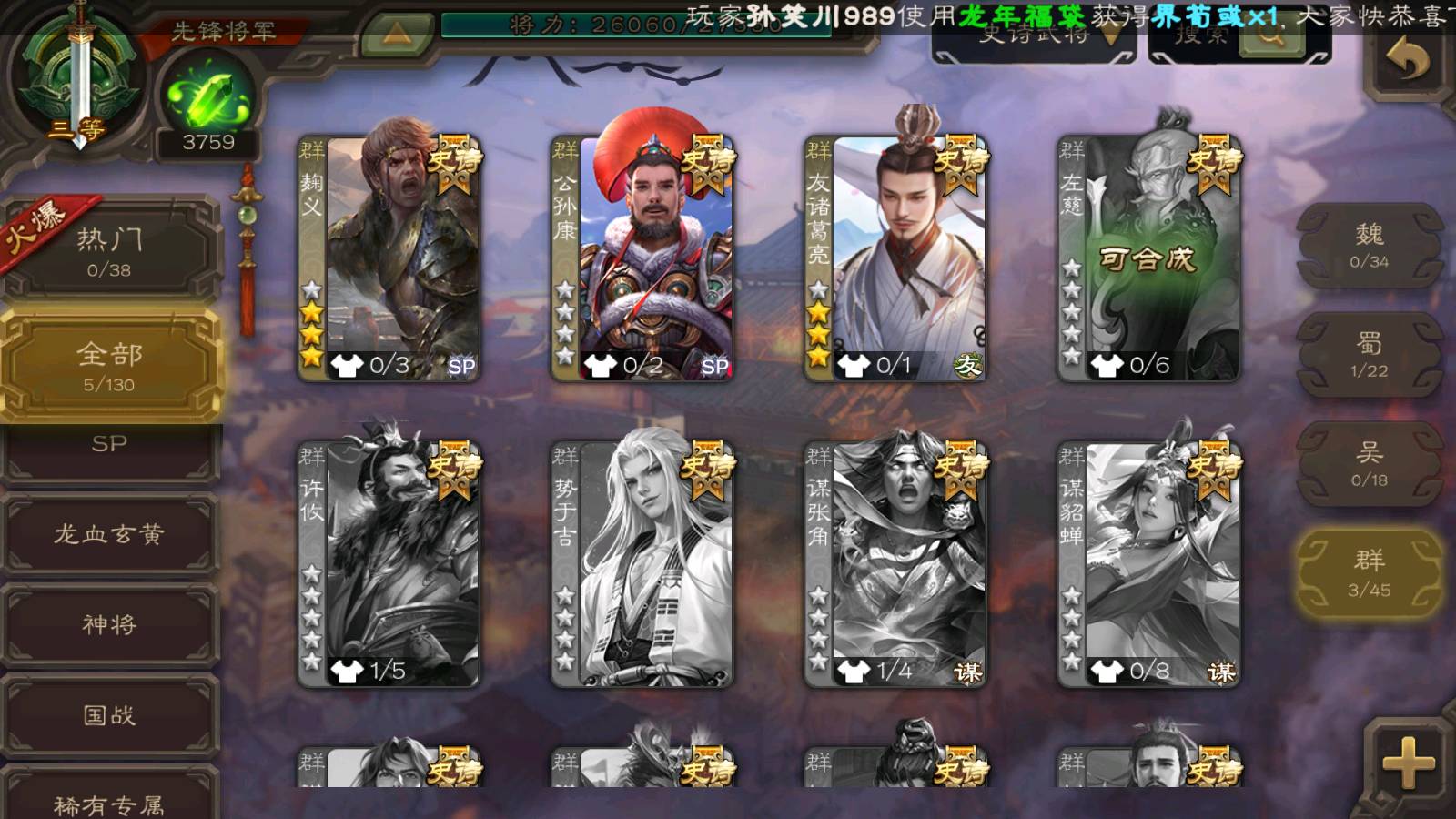The height and width of the screenshot is (819, 1456).
Task: Select the 谋张角 hero card
Action: [x=897, y=564]
